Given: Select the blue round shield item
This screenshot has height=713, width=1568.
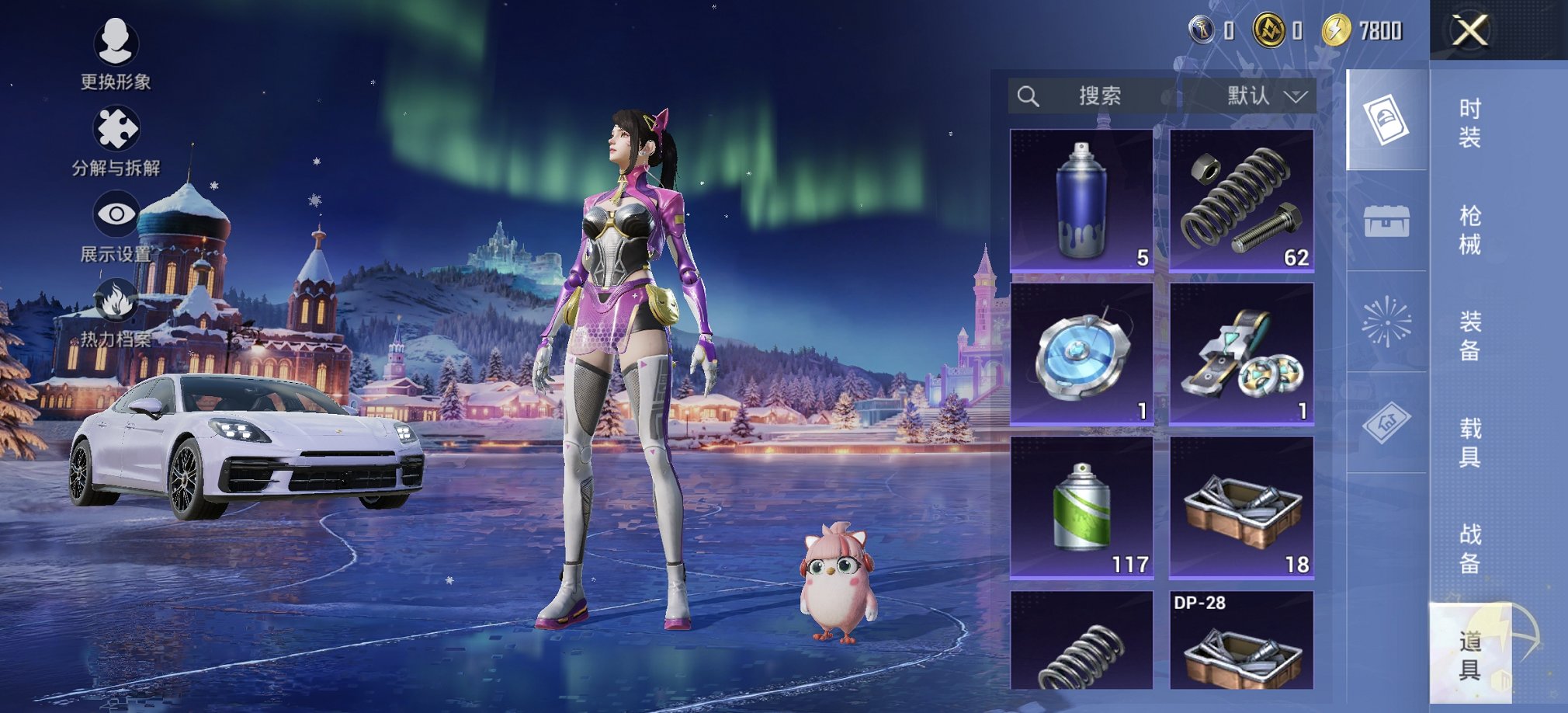Looking at the screenshot, I should (x=1081, y=354).
